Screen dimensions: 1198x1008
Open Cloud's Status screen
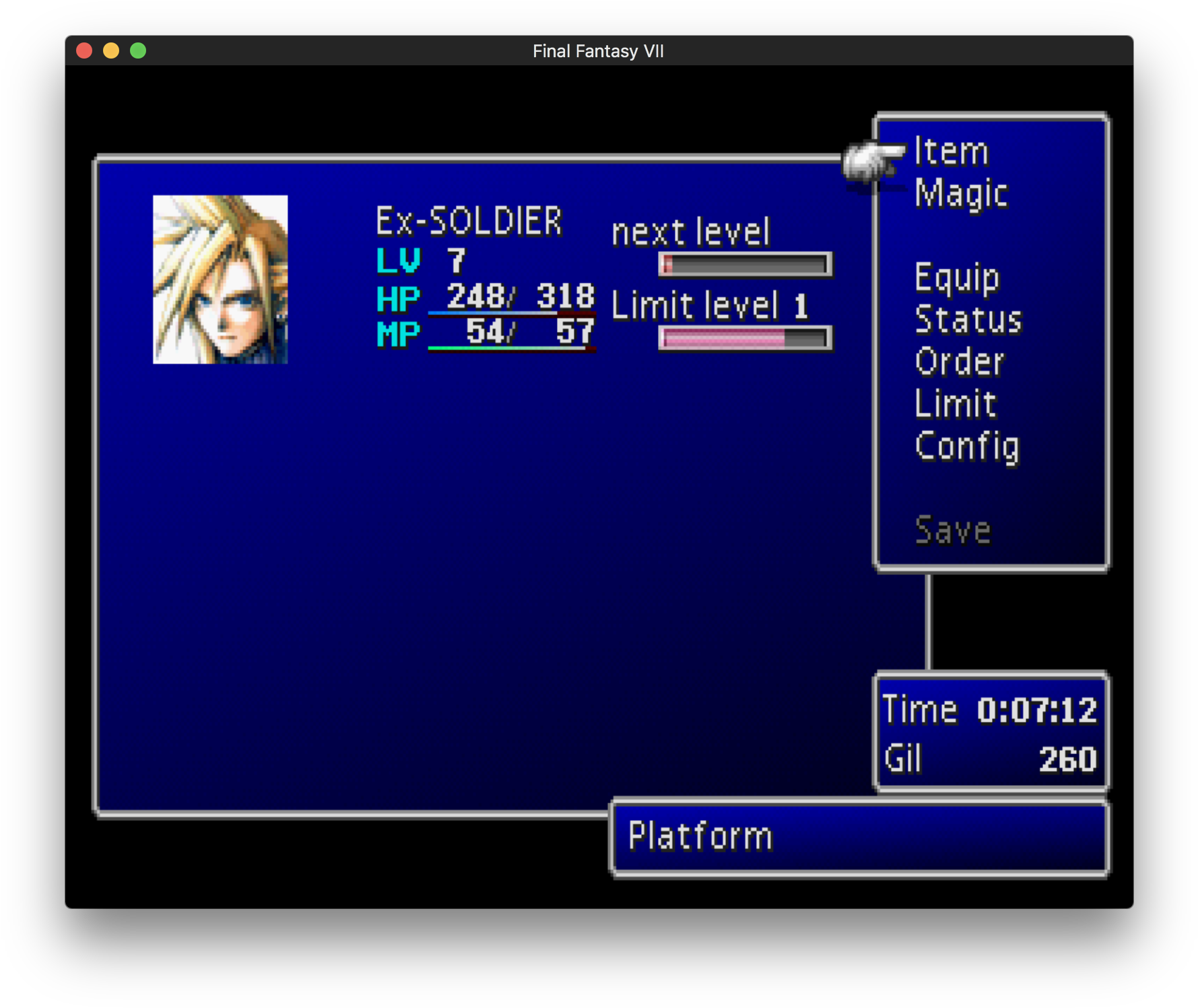pos(968,319)
